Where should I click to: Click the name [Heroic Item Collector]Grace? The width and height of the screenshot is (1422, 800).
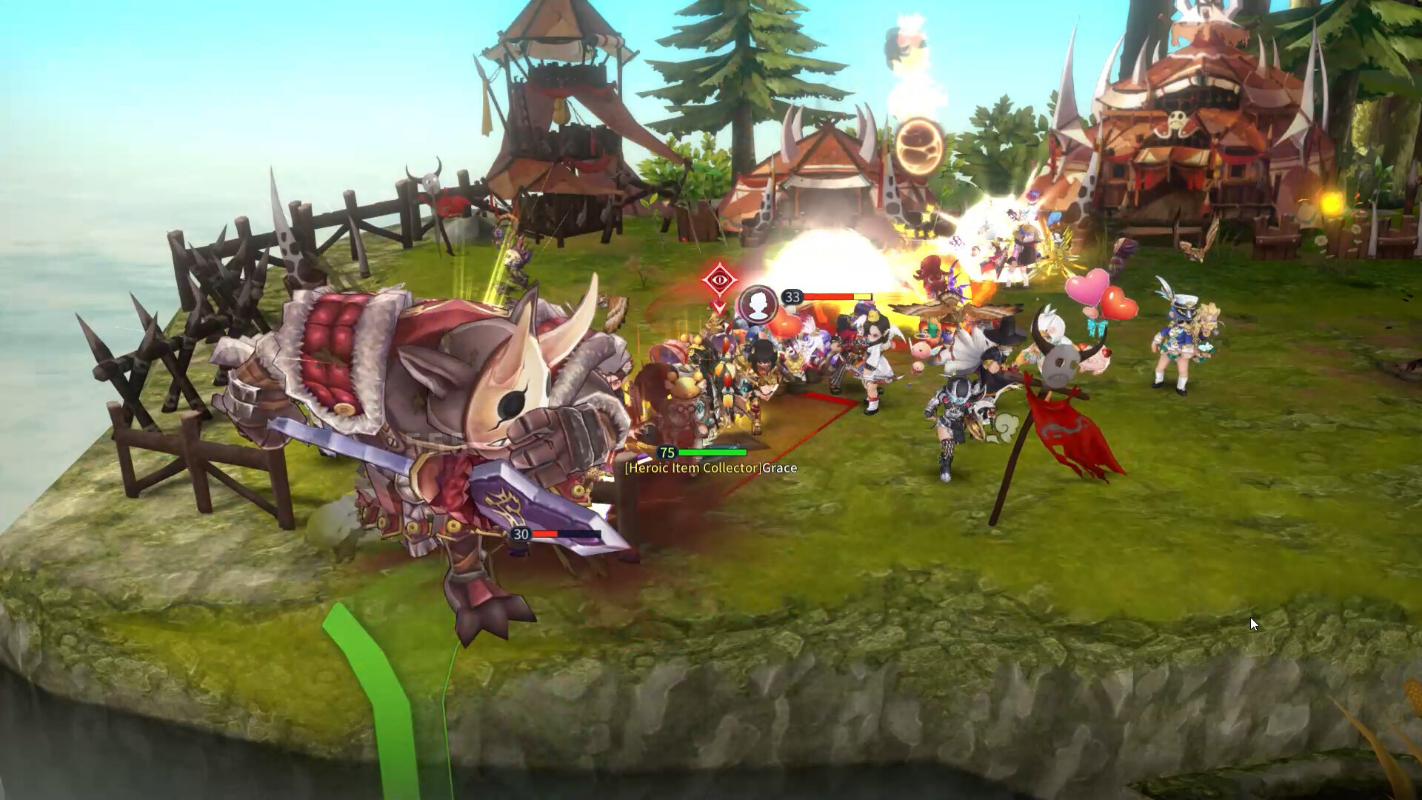pyautogui.click(x=710, y=468)
